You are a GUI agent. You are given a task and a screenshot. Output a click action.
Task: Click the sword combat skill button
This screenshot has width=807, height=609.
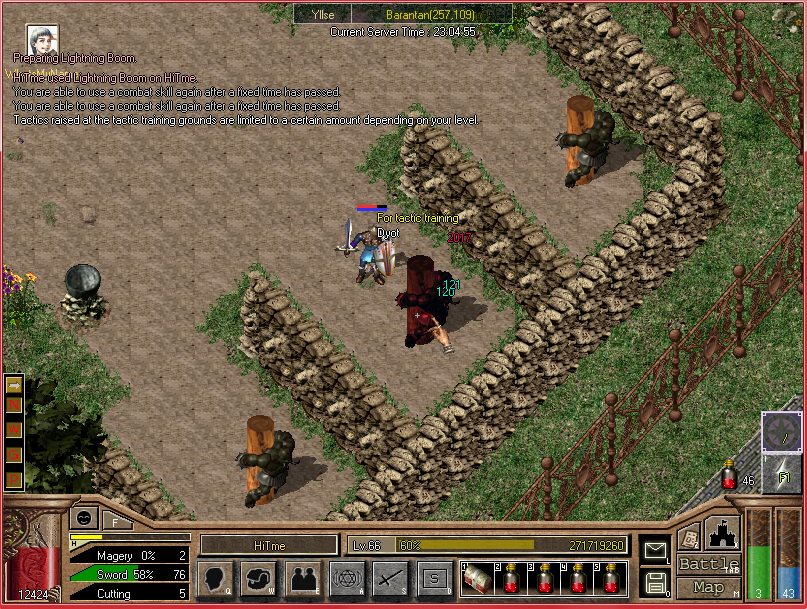390,578
